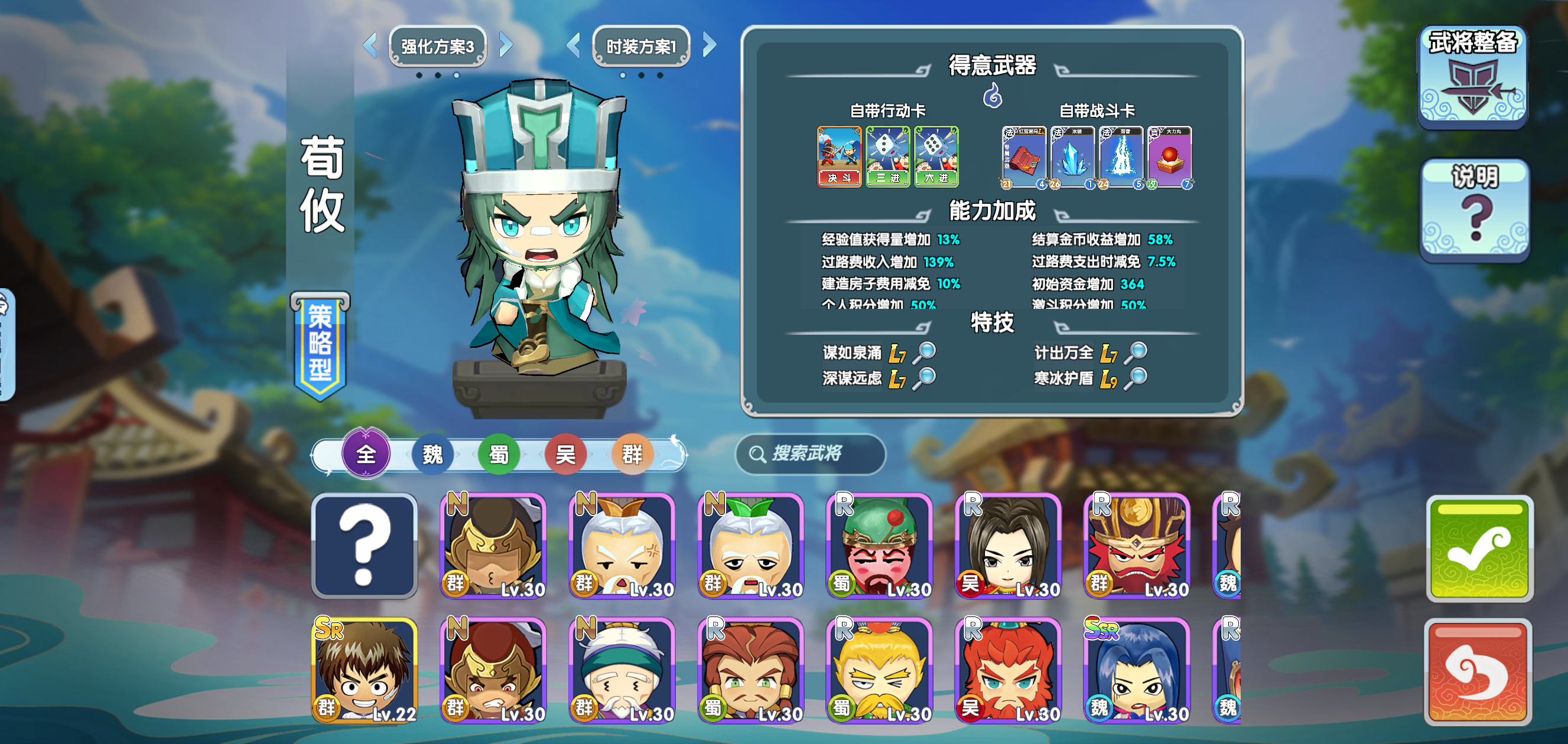1568x744 pixels.
Task: Select the 落雷 battle card
Action: [1122, 157]
